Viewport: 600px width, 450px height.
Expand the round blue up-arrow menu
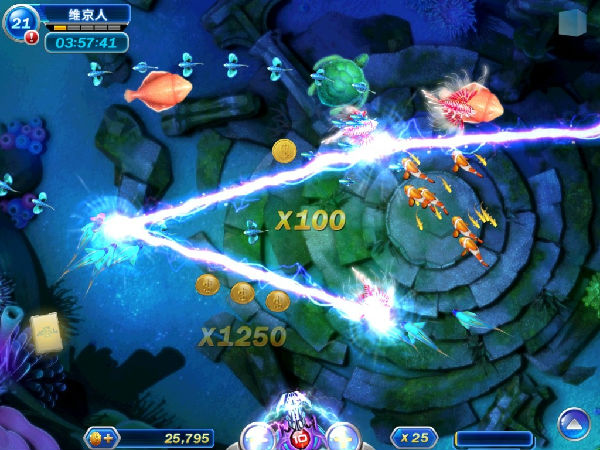click(x=574, y=424)
